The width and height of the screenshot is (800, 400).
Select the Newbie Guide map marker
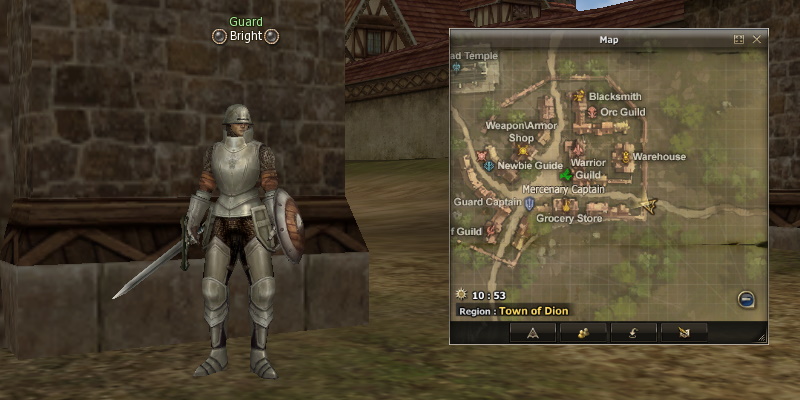pyautogui.click(x=489, y=165)
